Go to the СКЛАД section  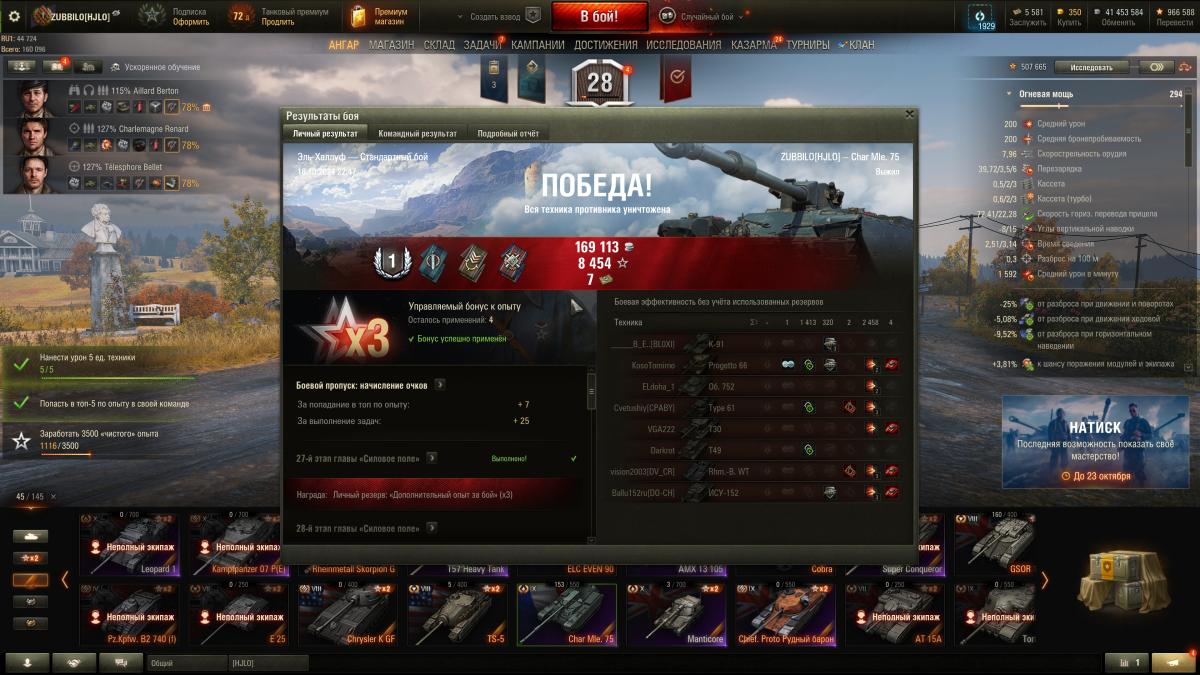coord(439,45)
